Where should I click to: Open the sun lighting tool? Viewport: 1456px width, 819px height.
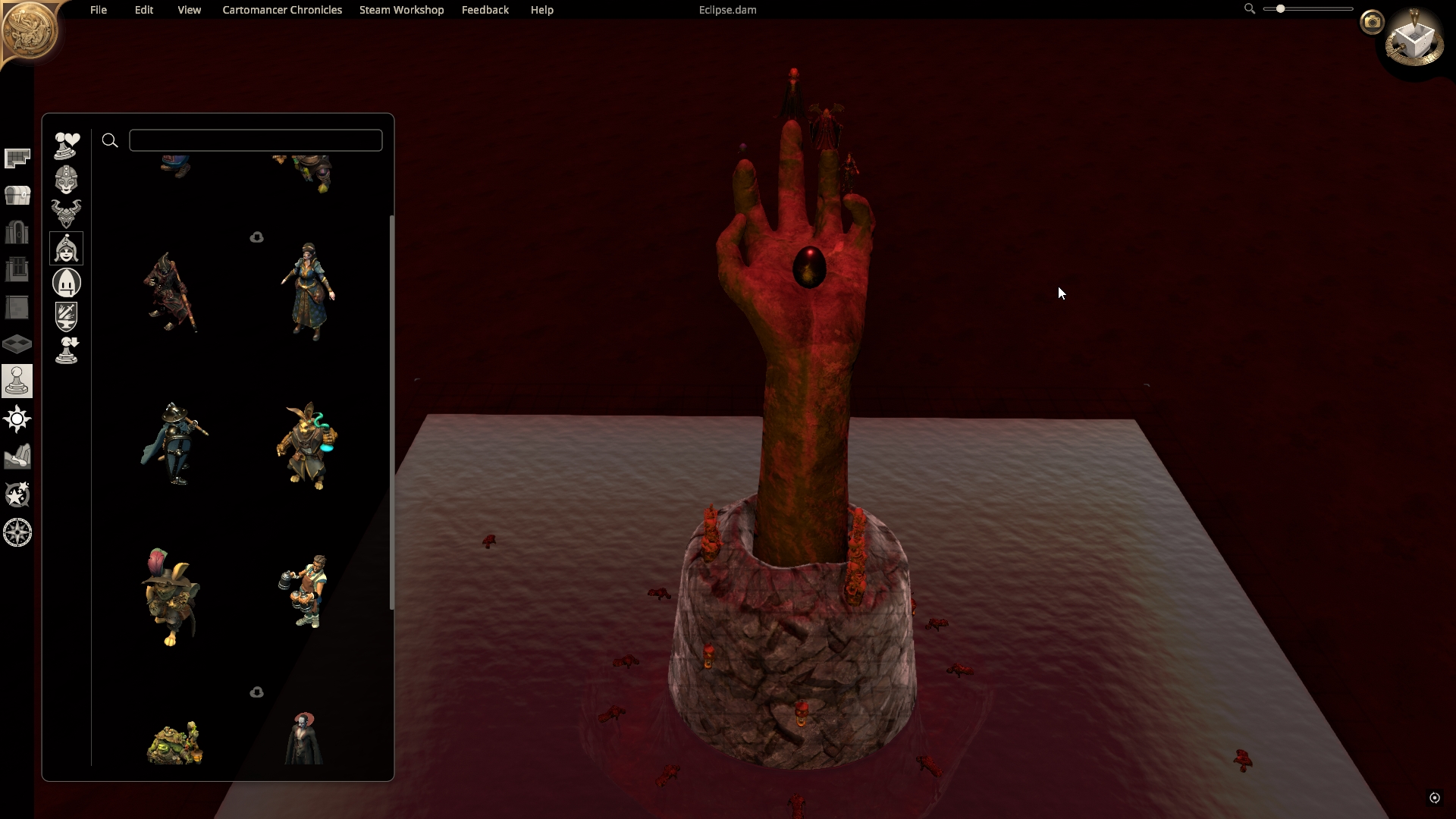pos(17,419)
